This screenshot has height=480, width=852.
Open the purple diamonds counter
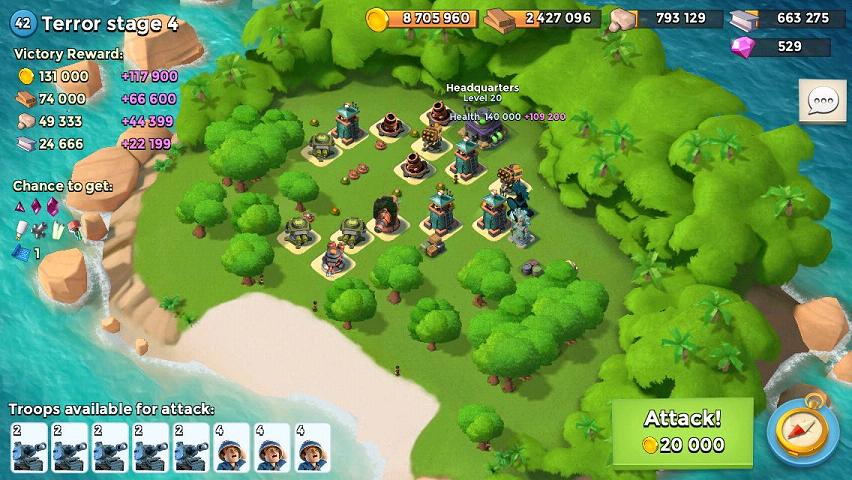point(781,46)
